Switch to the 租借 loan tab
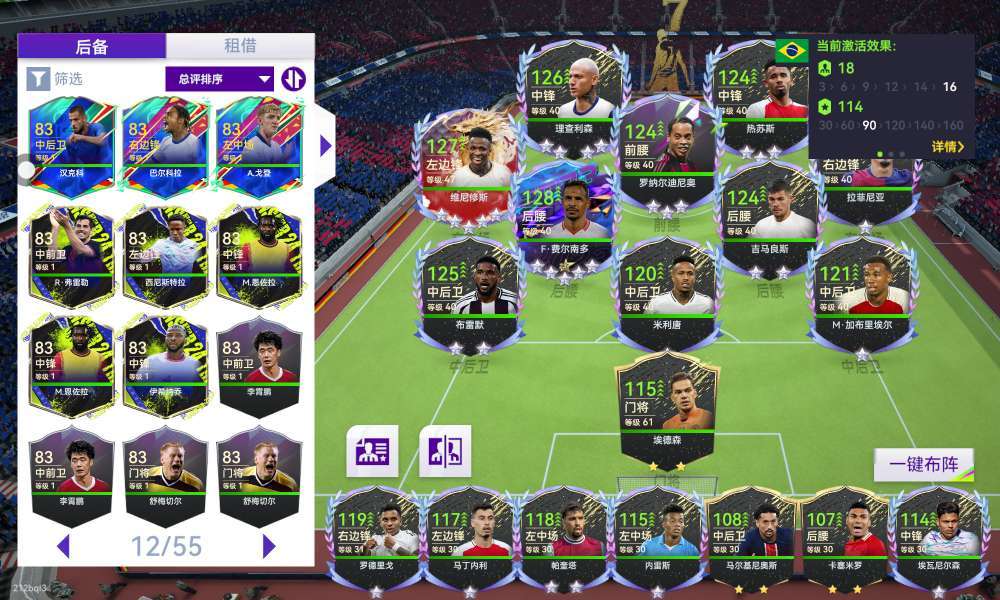The image size is (1000, 600). click(x=240, y=46)
